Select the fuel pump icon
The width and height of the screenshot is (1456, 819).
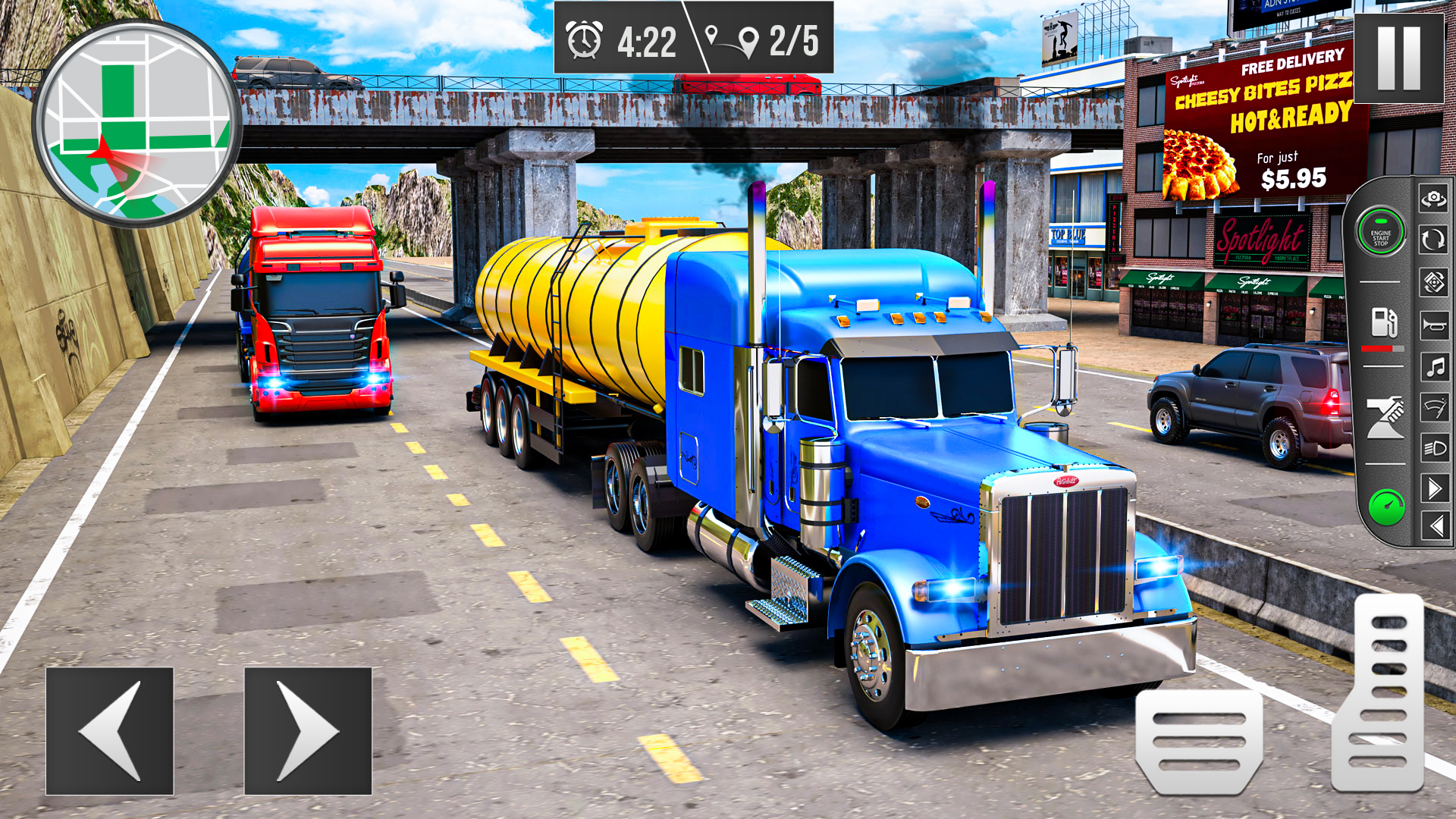pos(1385,322)
